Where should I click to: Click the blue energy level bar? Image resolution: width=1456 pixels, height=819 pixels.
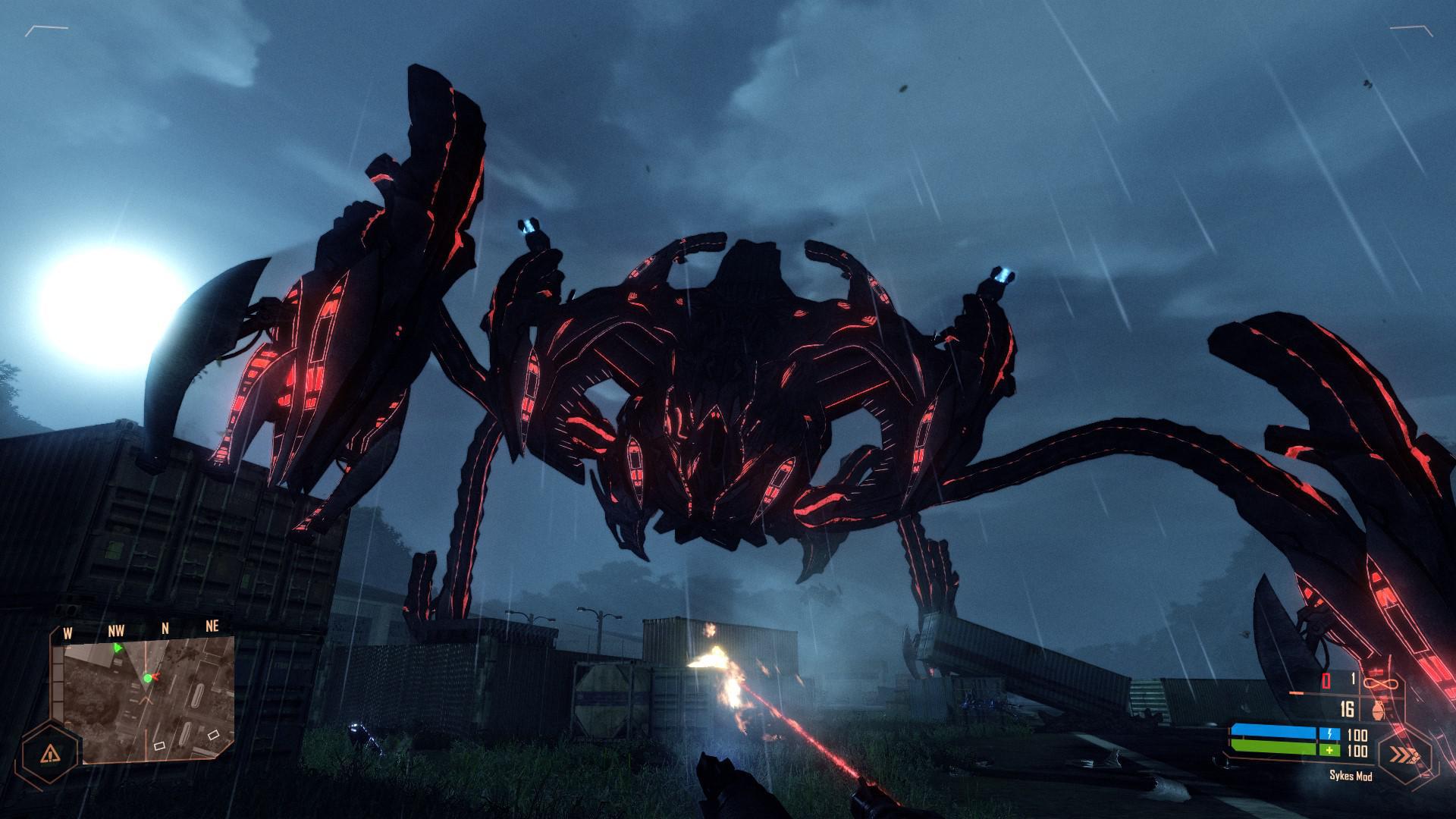[1273, 730]
